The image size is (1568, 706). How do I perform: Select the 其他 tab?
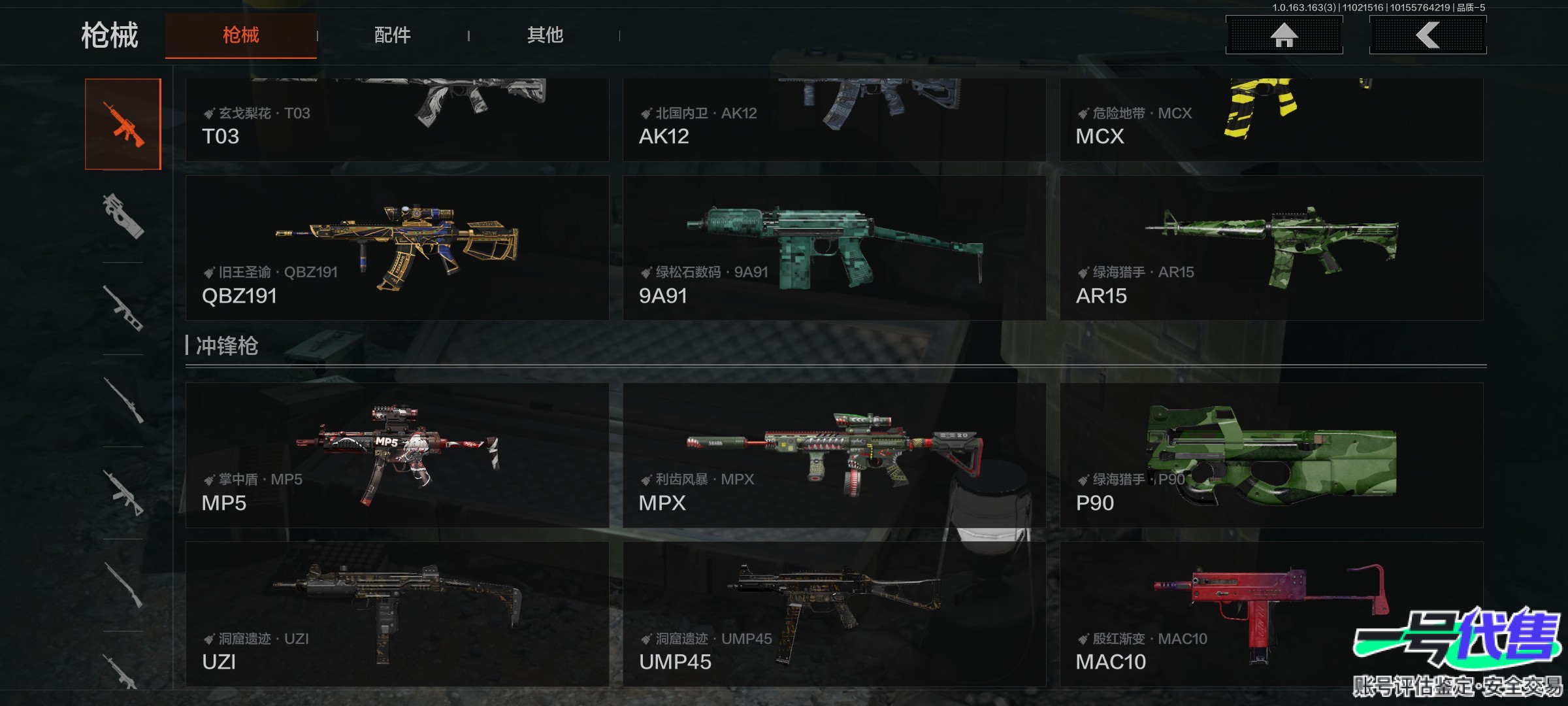click(x=545, y=35)
